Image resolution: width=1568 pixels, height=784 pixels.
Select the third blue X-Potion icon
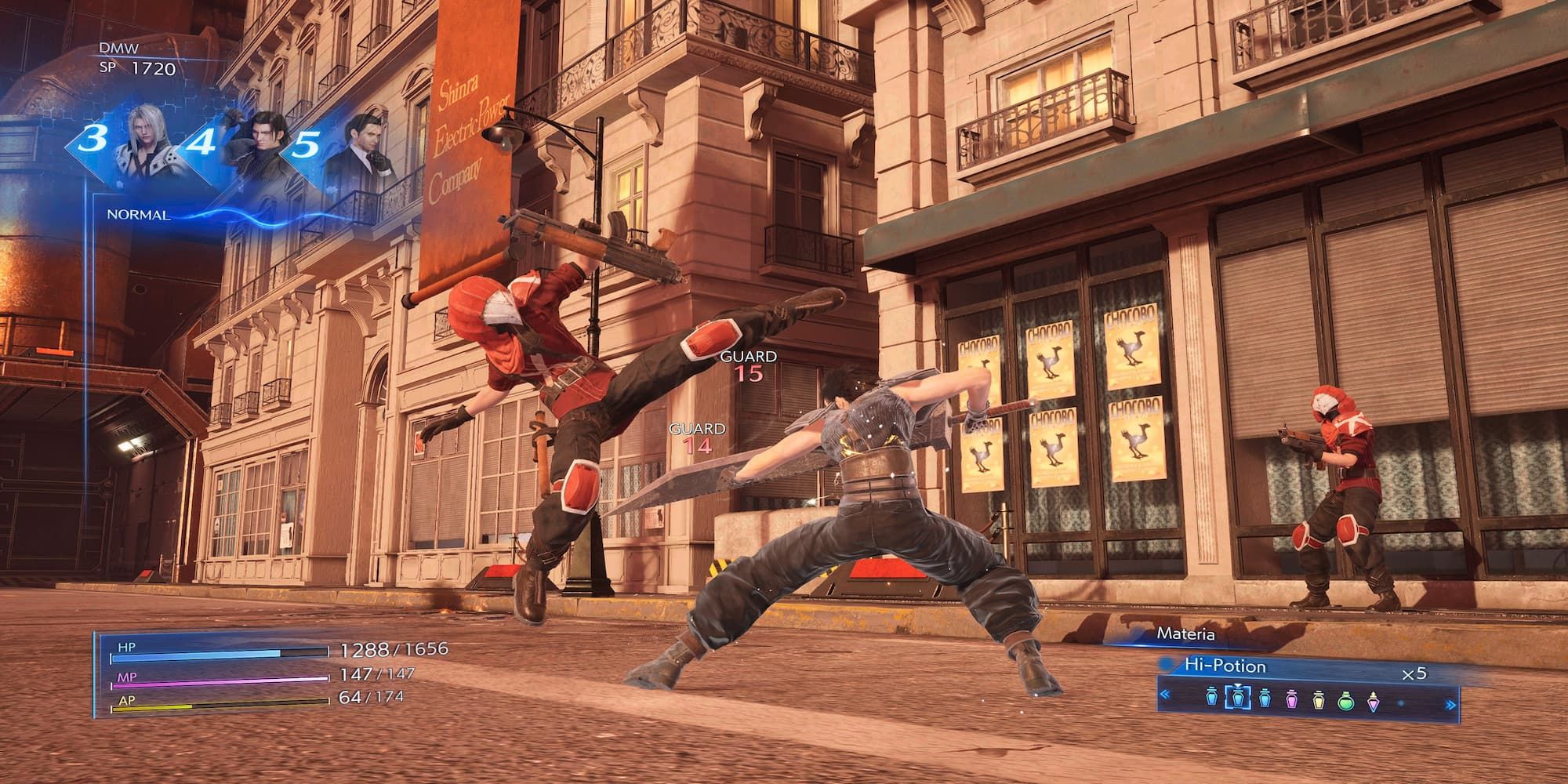[x=1264, y=698]
